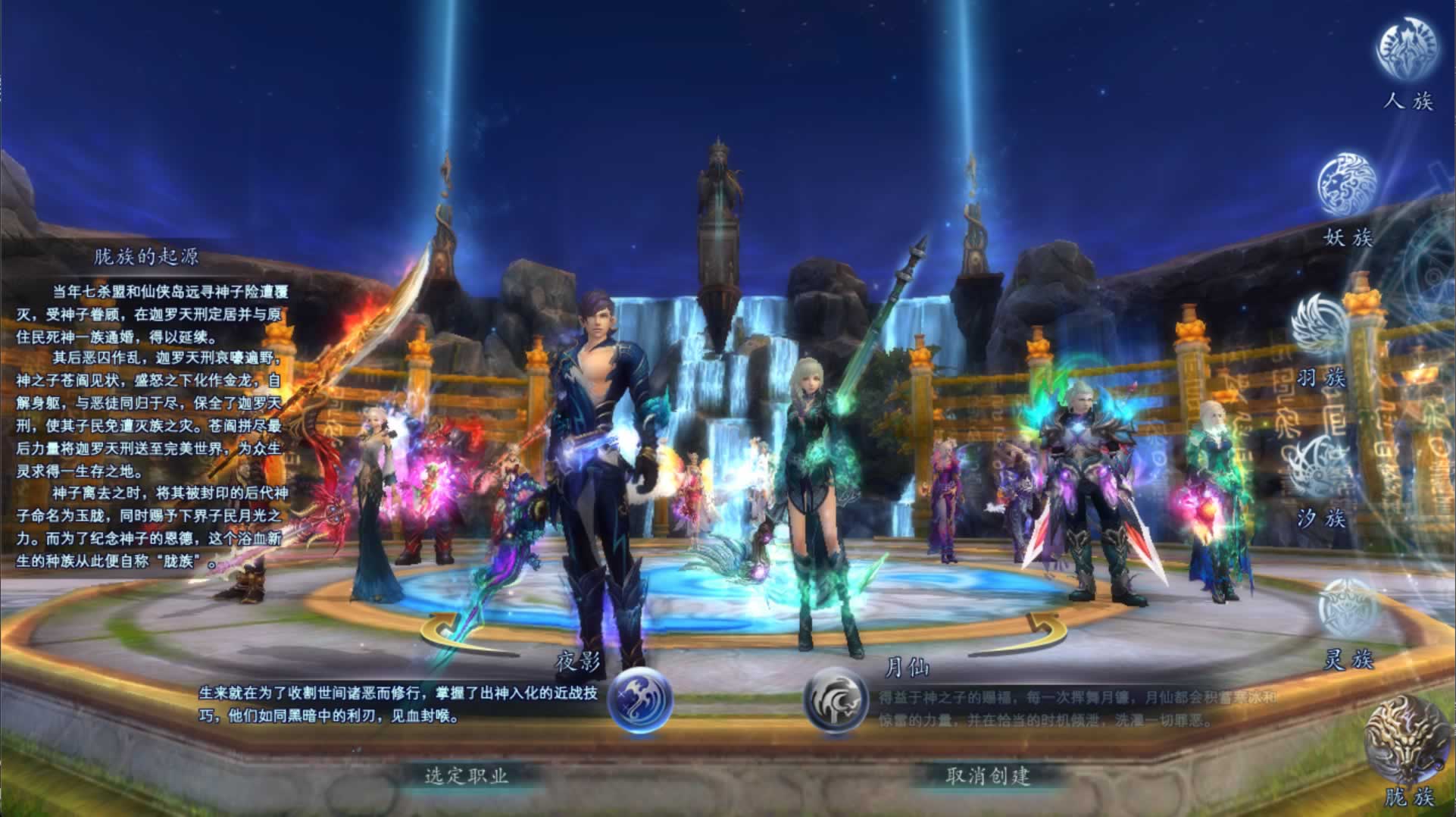Select the golden 胧族 race emblem

[1404, 739]
